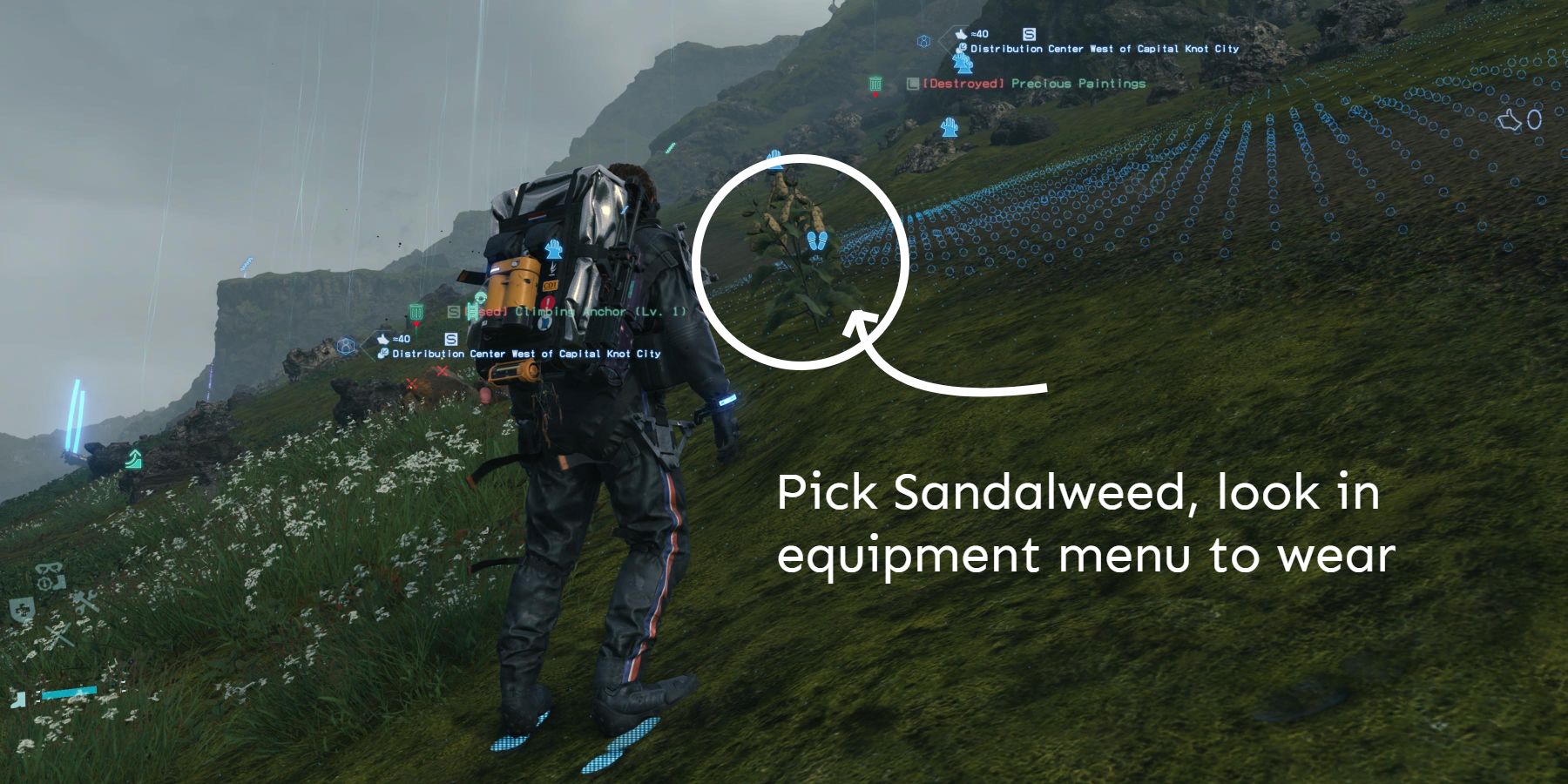Expand the circled O indicator at top right
This screenshot has height=784, width=1568.
tap(1534, 119)
